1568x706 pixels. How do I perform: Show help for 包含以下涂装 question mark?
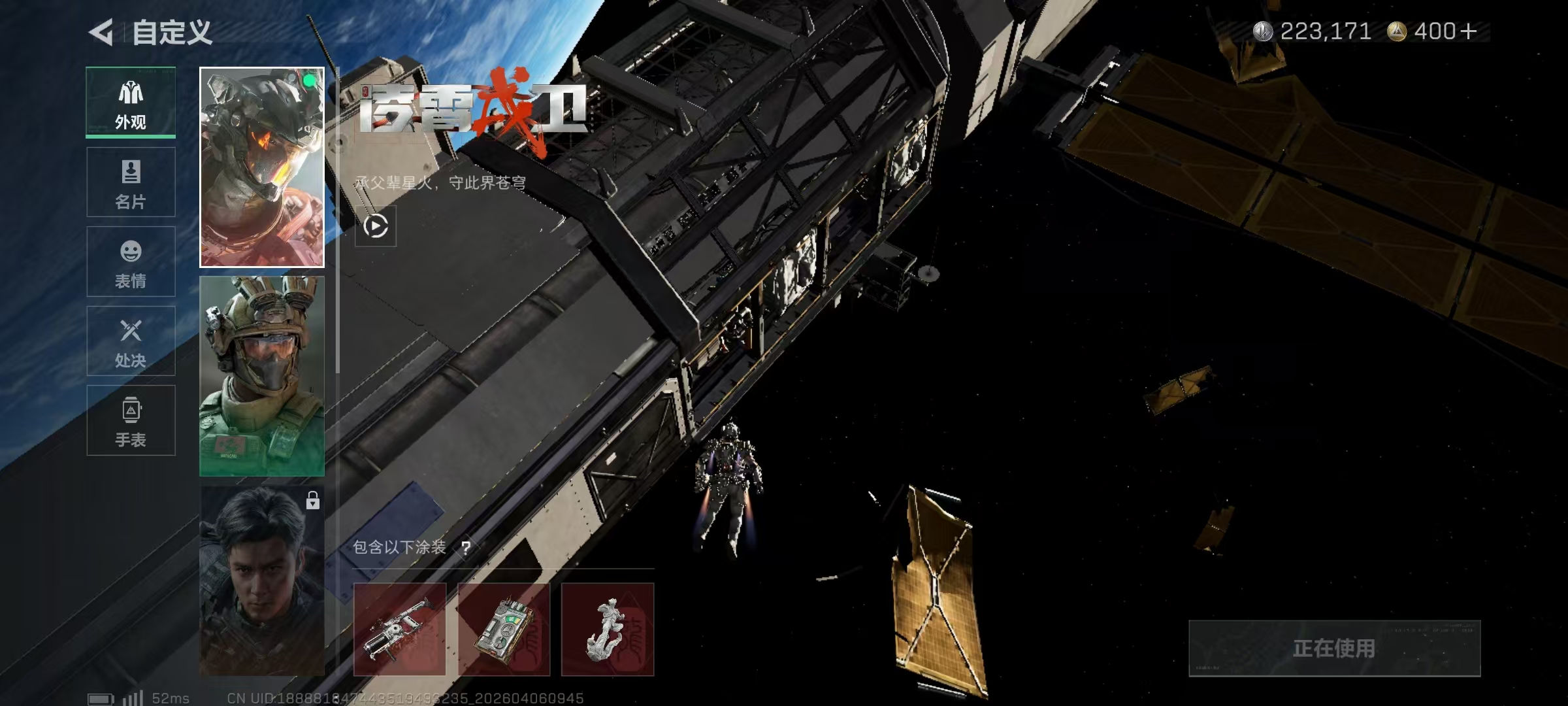pyautogui.click(x=466, y=548)
